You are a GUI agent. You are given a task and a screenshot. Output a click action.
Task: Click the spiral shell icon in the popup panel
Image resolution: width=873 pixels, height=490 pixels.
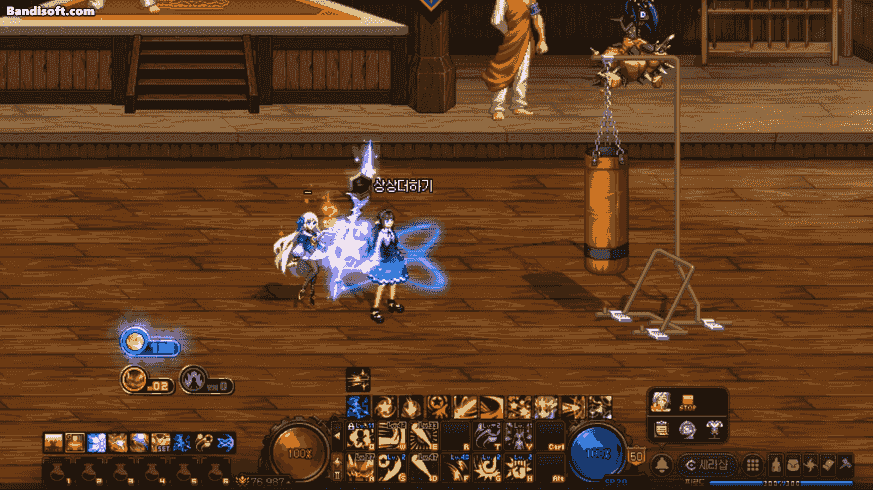pyautogui.click(x=687, y=428)
